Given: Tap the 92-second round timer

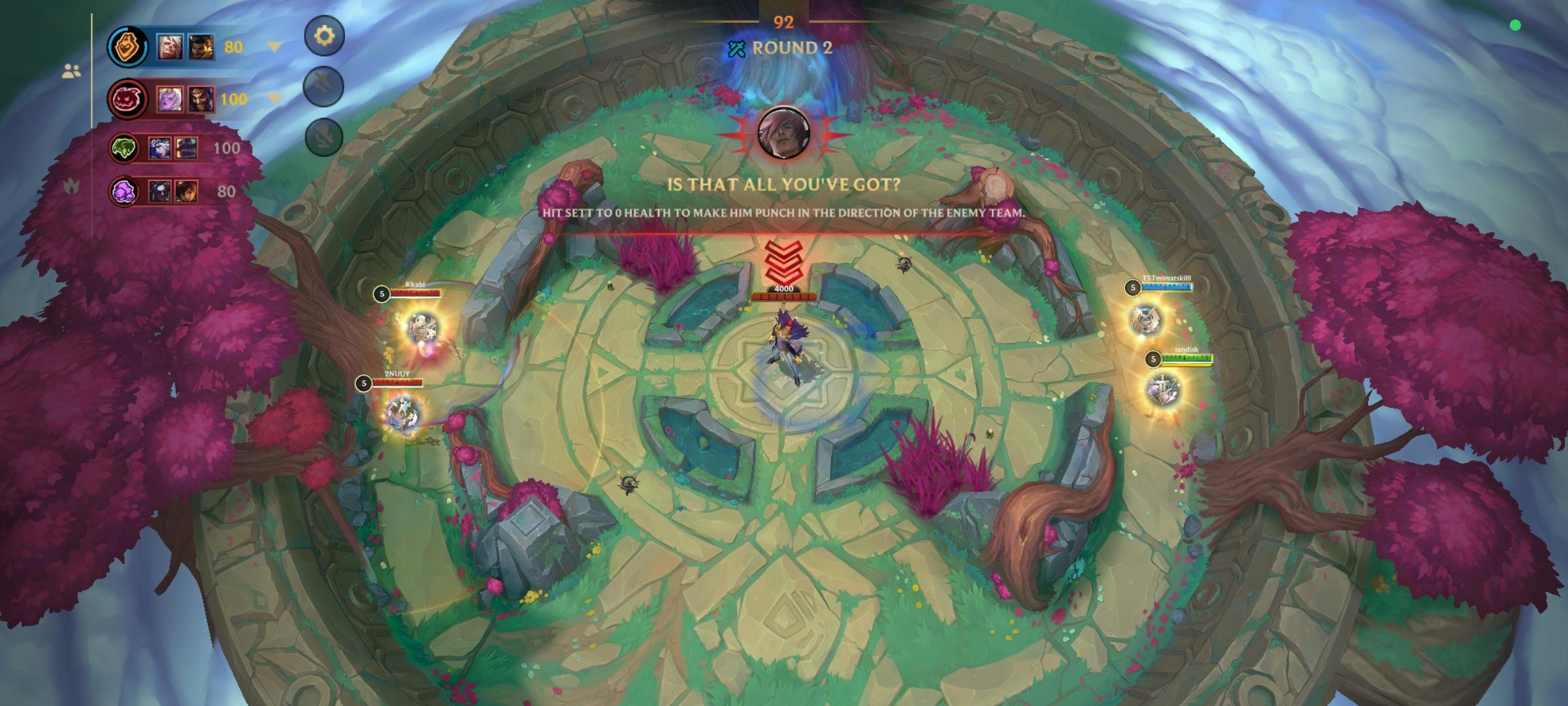Looking at the screenshot, I should [784, 23].
